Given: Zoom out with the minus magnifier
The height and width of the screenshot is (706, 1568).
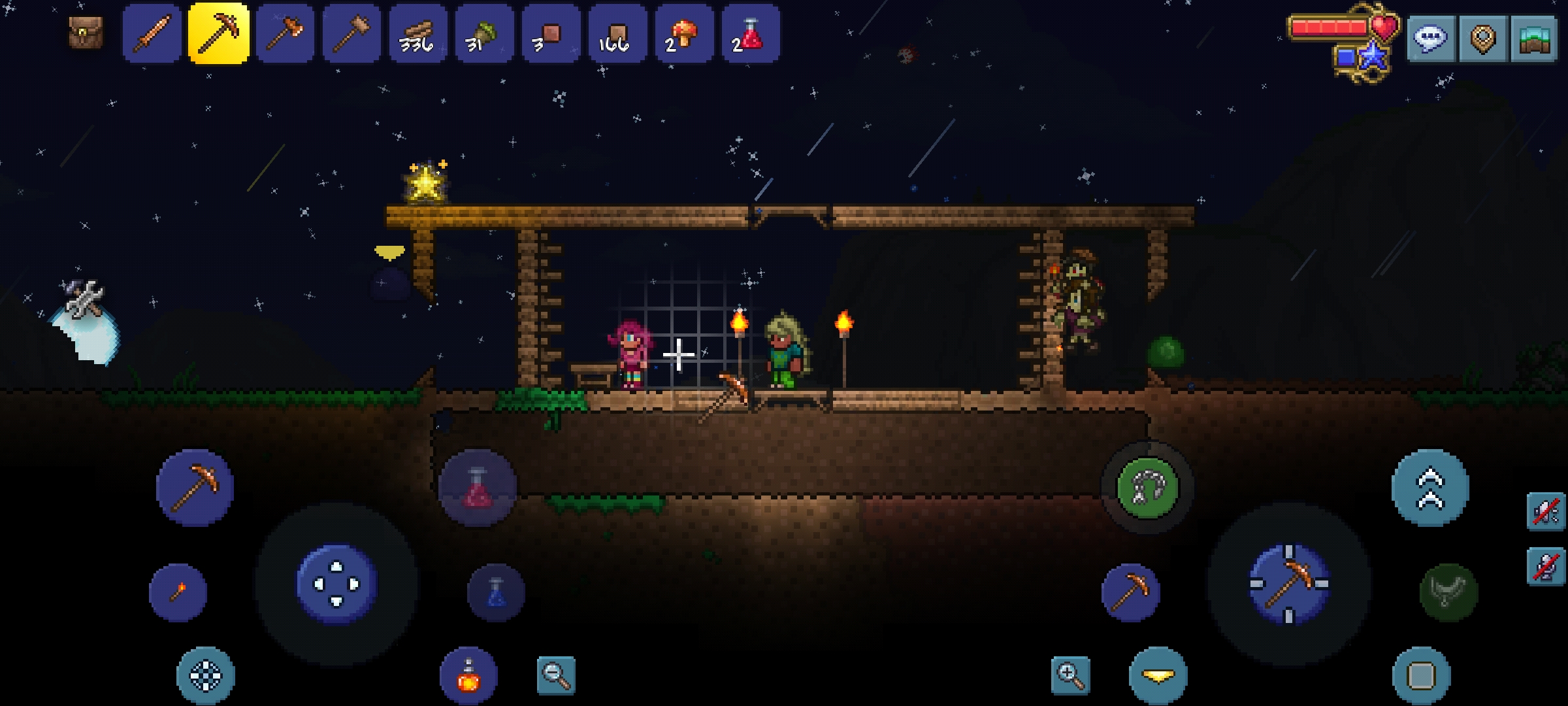Looking at the screenshot, I should pyautogui.click(x=556, y=675).
